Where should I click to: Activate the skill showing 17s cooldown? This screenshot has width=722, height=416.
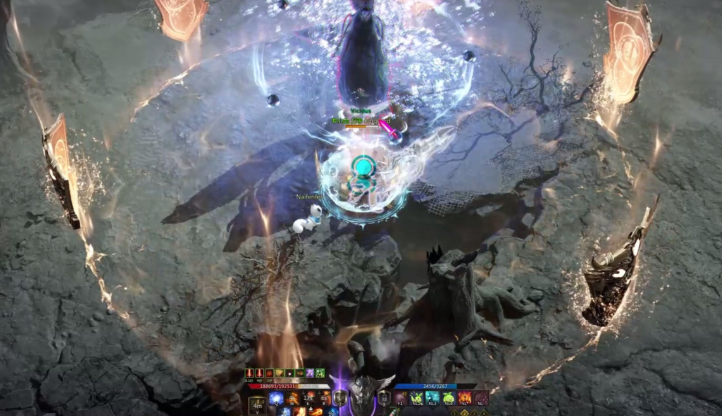pos(306,398)
